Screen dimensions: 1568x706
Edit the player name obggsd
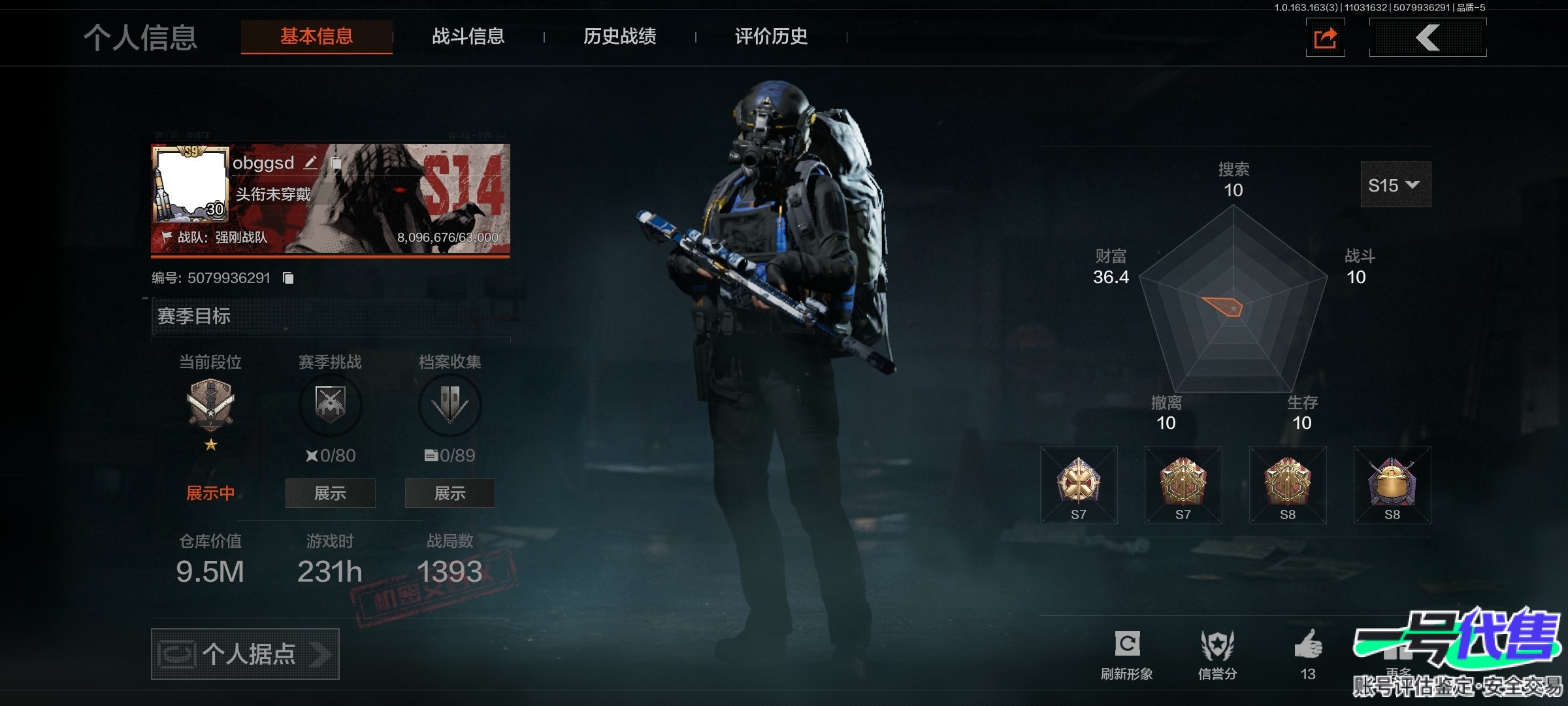click(x=310, y=163)
